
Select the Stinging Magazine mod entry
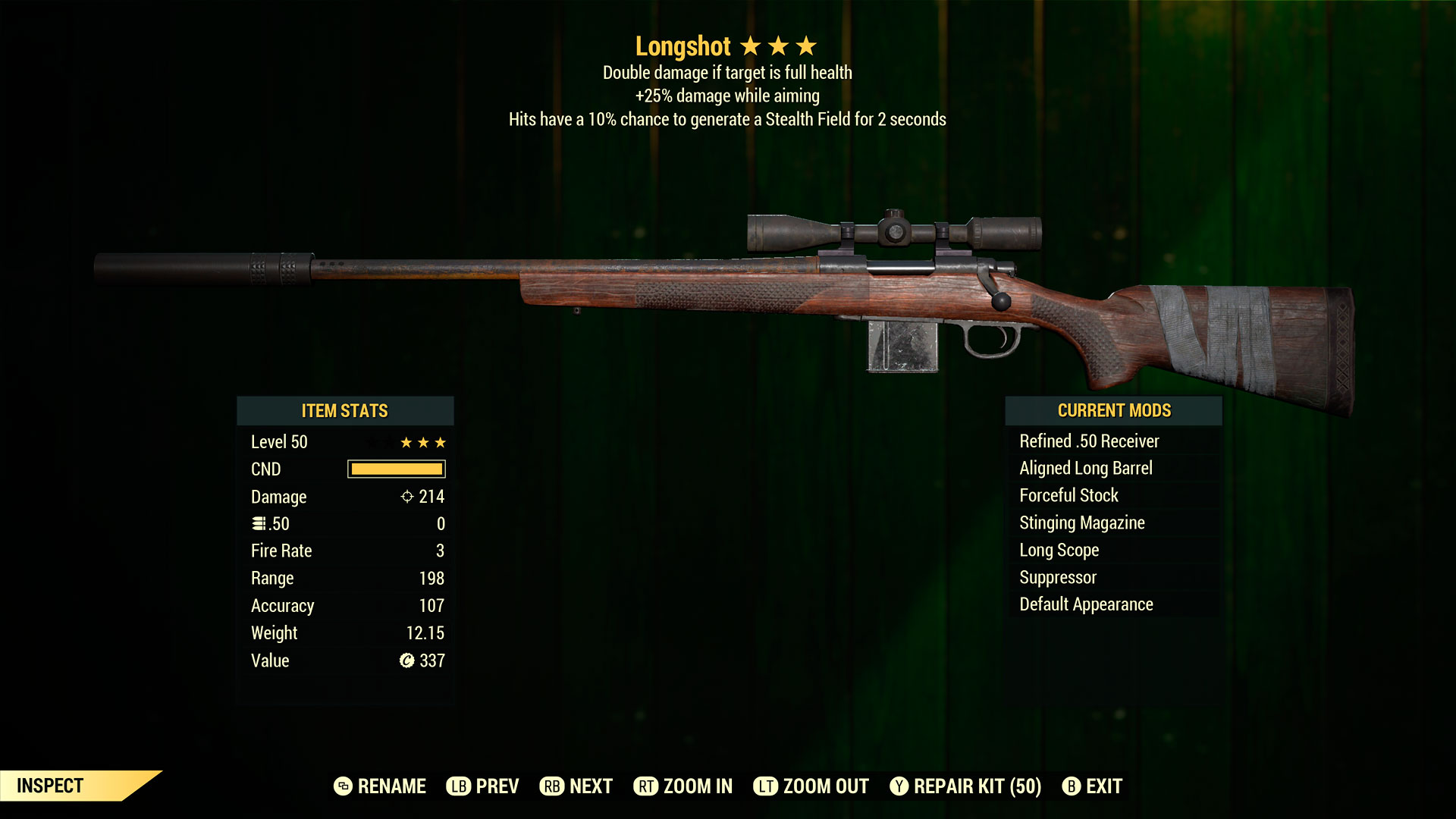pyautogui.click(x=1081, y=522)
